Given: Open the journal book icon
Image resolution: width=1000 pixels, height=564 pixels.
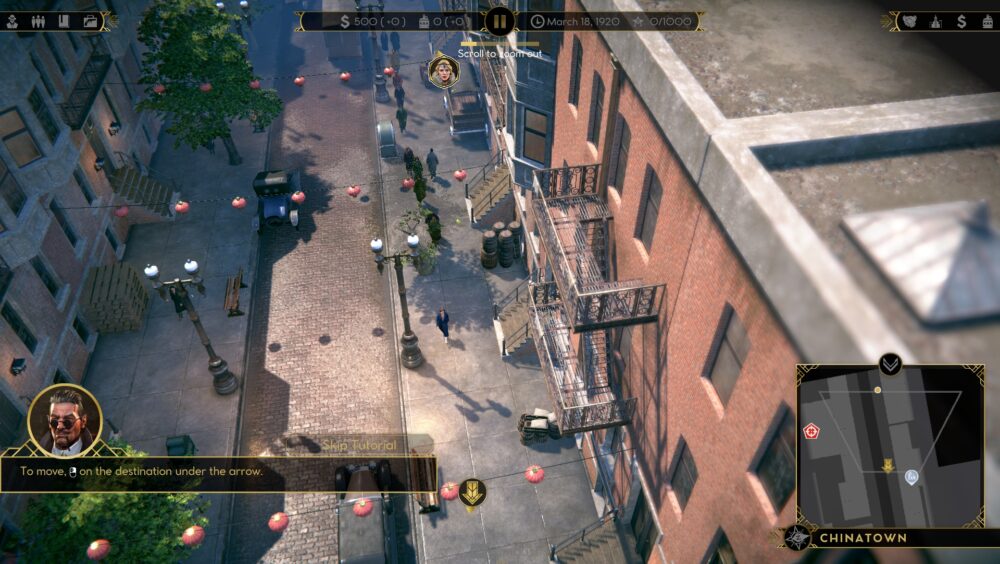Looking at the screenshot, I should point(64,20).
